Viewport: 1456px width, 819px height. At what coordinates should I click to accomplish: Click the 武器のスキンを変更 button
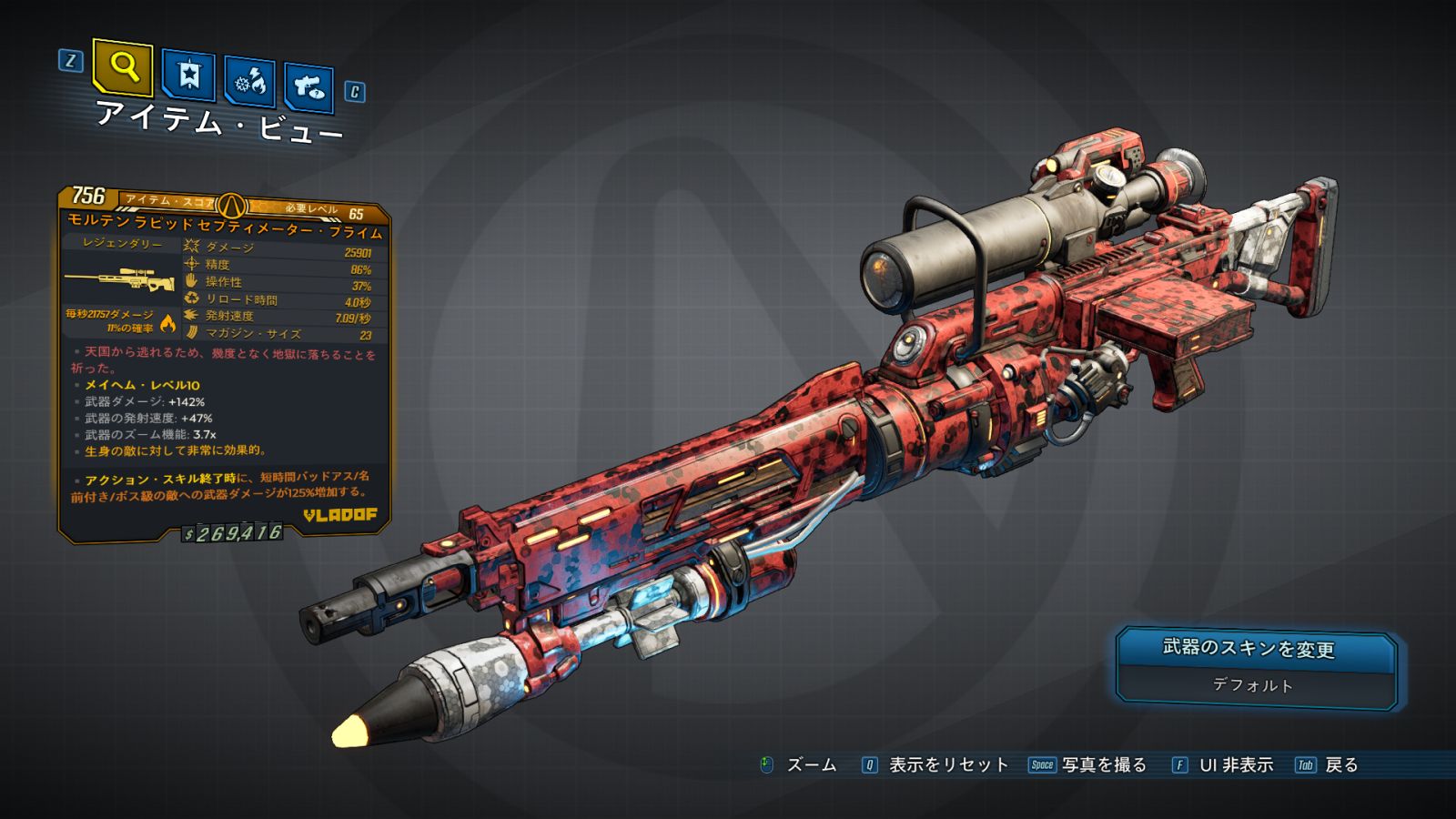pyautogui.click(x=1255, y=649)
